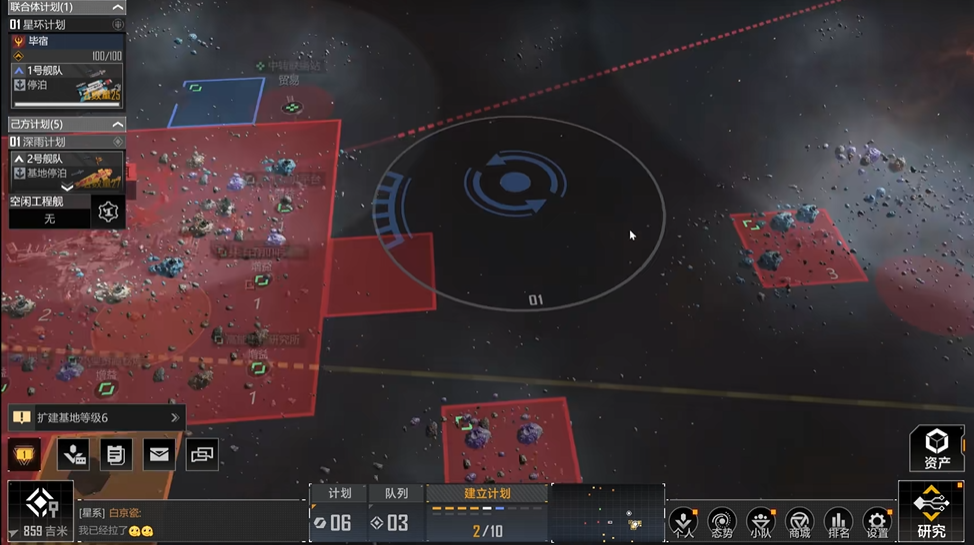Screen dimensions: 974x545
Task: Open the chat windows icon
Action: [202, 455]
